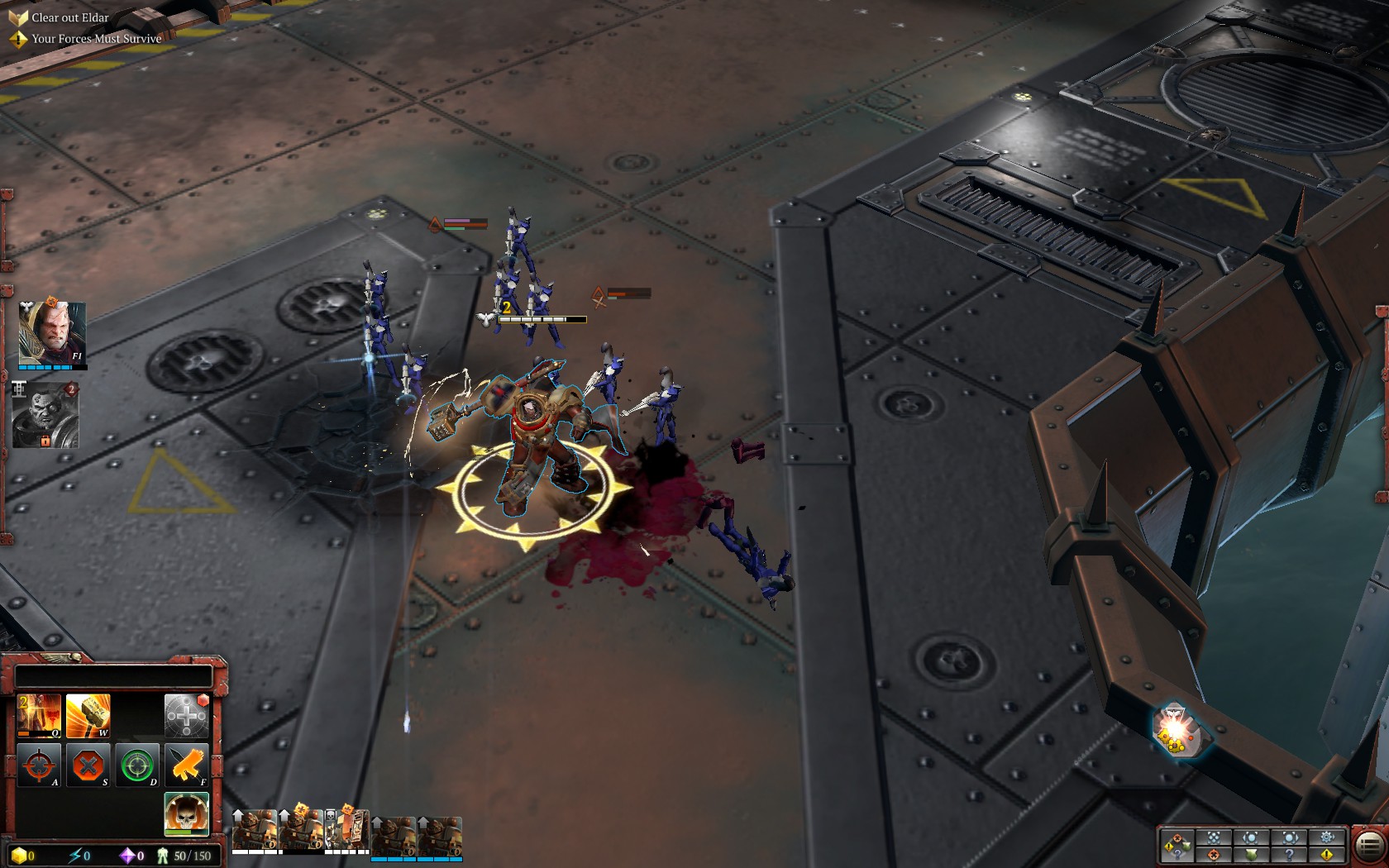Click the gear icon button
This screenshot has height=868, width=1389.
pos(1327,837)
